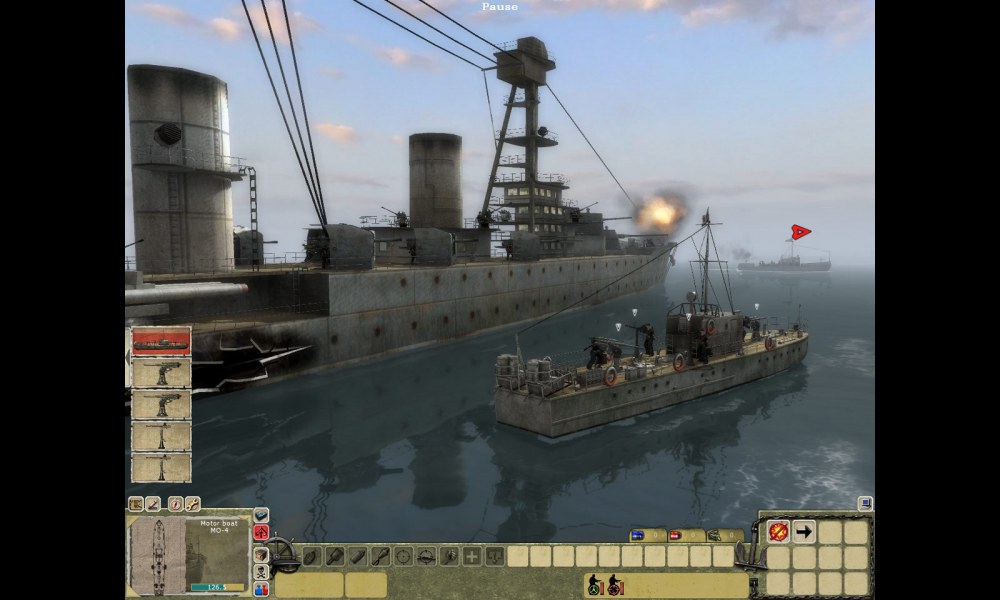This screenshot has height=600, width=1000.
Task: Click the pencil icon button
Action: pyautogui.click(x=153, y=503)
